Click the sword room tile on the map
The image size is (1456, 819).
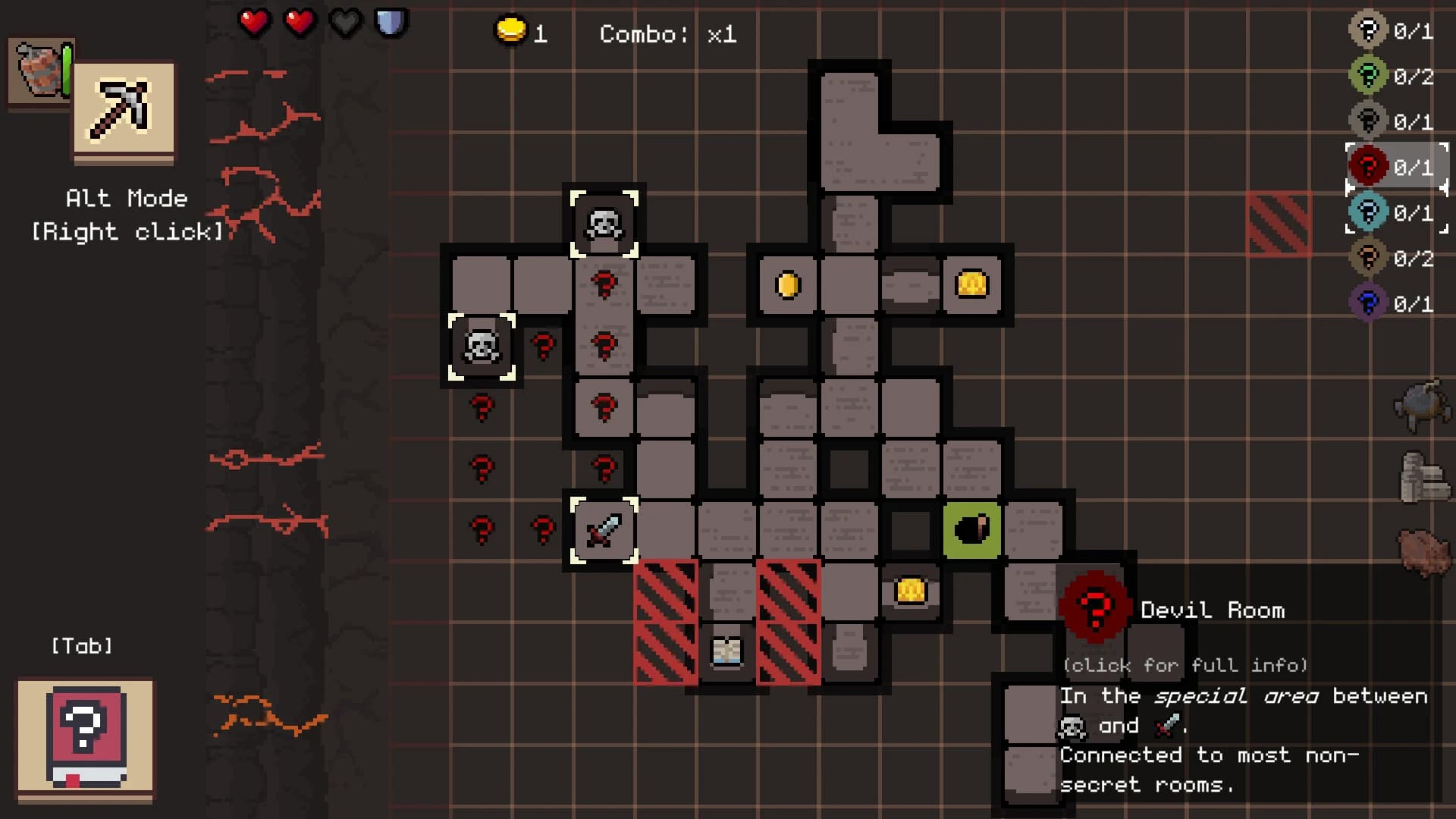[604, 529]
